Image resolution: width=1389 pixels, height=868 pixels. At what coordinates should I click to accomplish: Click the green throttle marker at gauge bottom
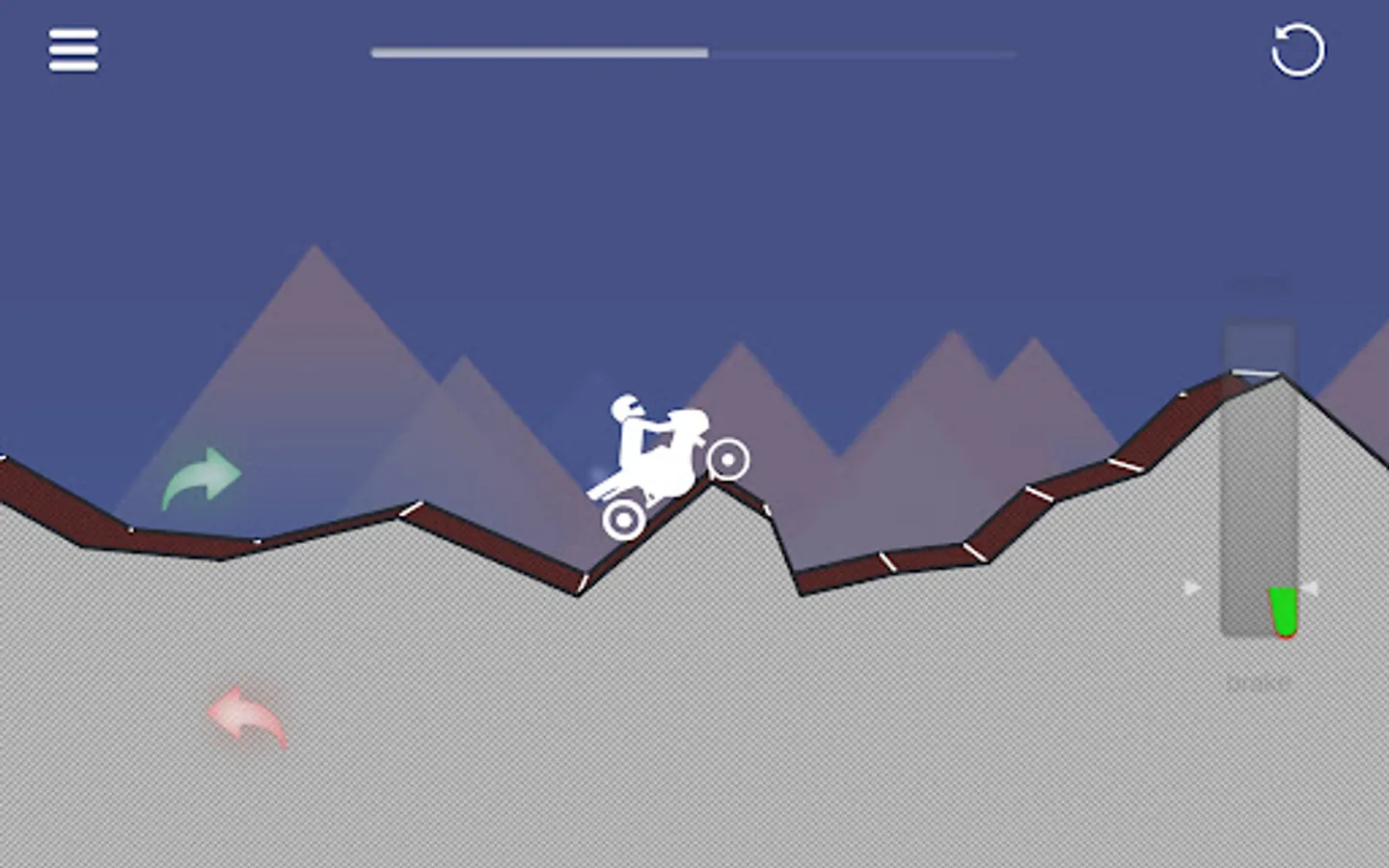pos(1282,612)
